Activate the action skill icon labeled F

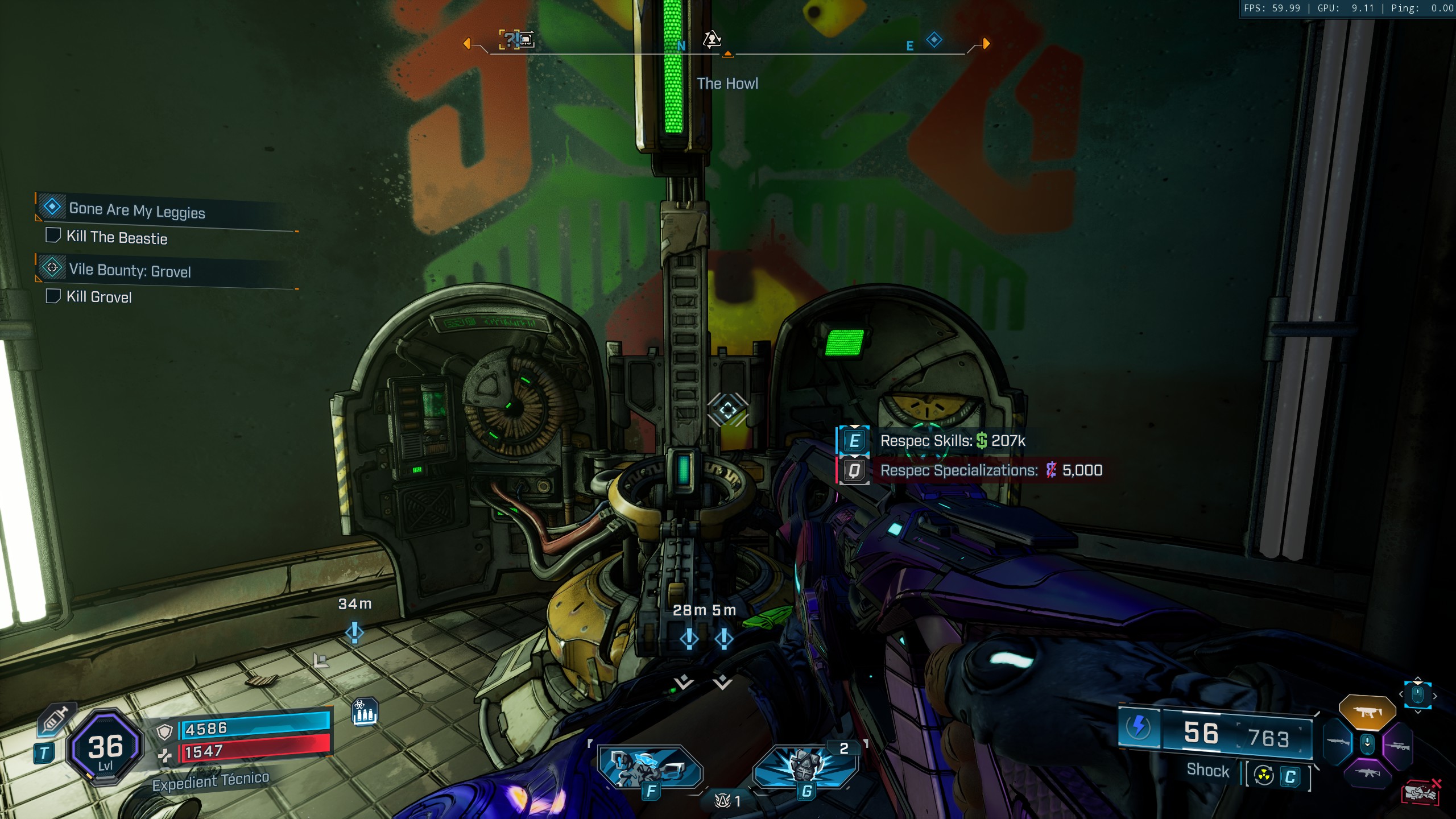click(x=650, y=768)
